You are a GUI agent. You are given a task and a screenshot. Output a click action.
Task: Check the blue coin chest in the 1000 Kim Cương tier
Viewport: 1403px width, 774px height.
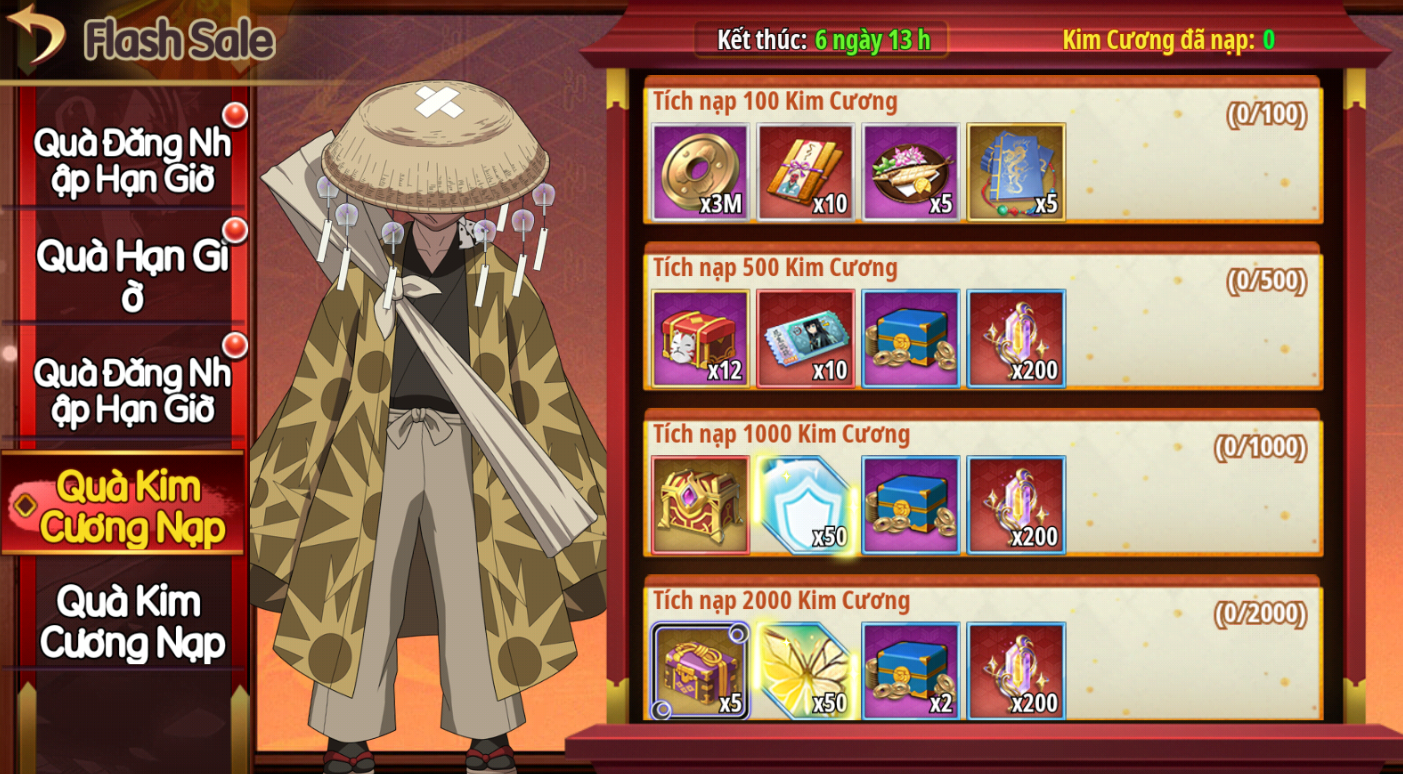point(911,505)
